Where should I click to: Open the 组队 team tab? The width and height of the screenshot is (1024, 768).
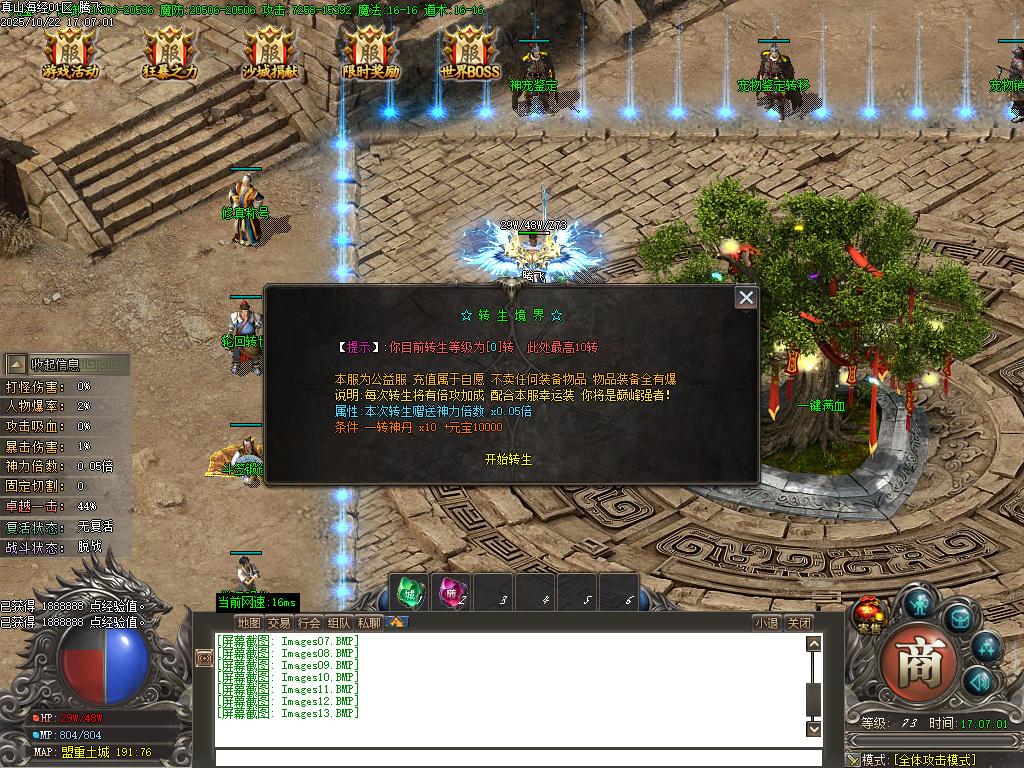(x=340, y=623)
